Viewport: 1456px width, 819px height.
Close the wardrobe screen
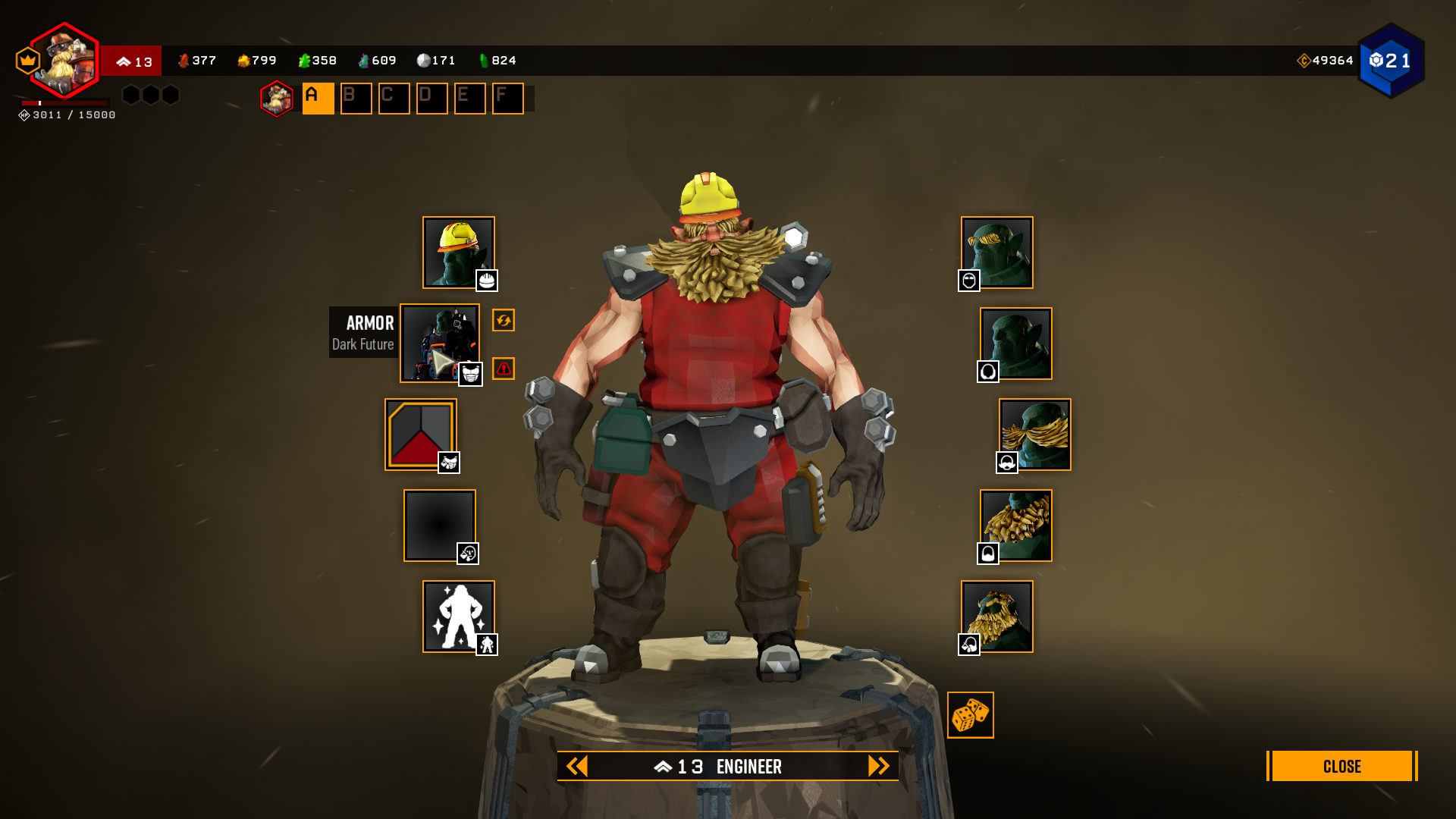pos(1341,766)
